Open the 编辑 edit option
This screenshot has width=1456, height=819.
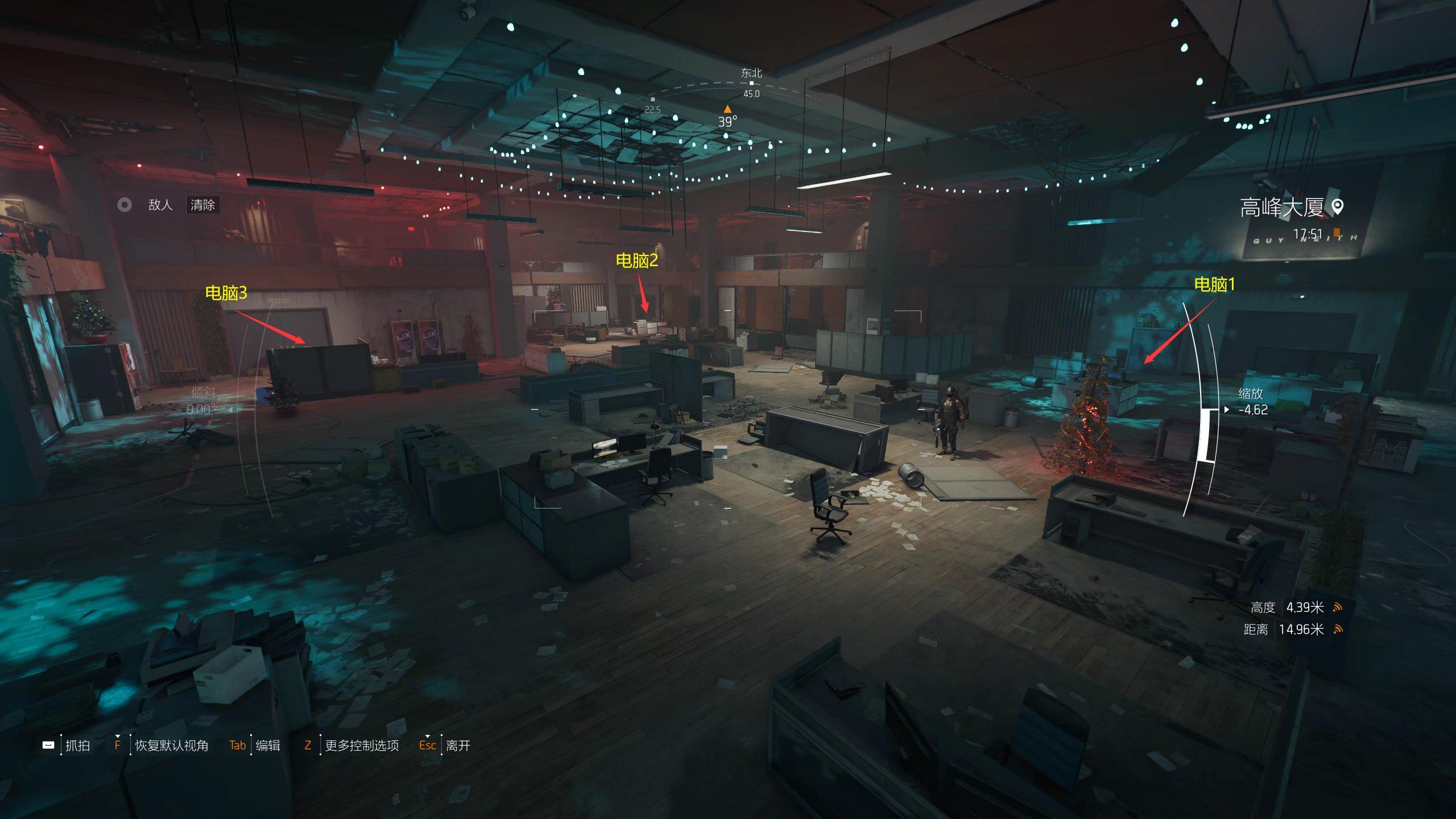click(267, 745)
